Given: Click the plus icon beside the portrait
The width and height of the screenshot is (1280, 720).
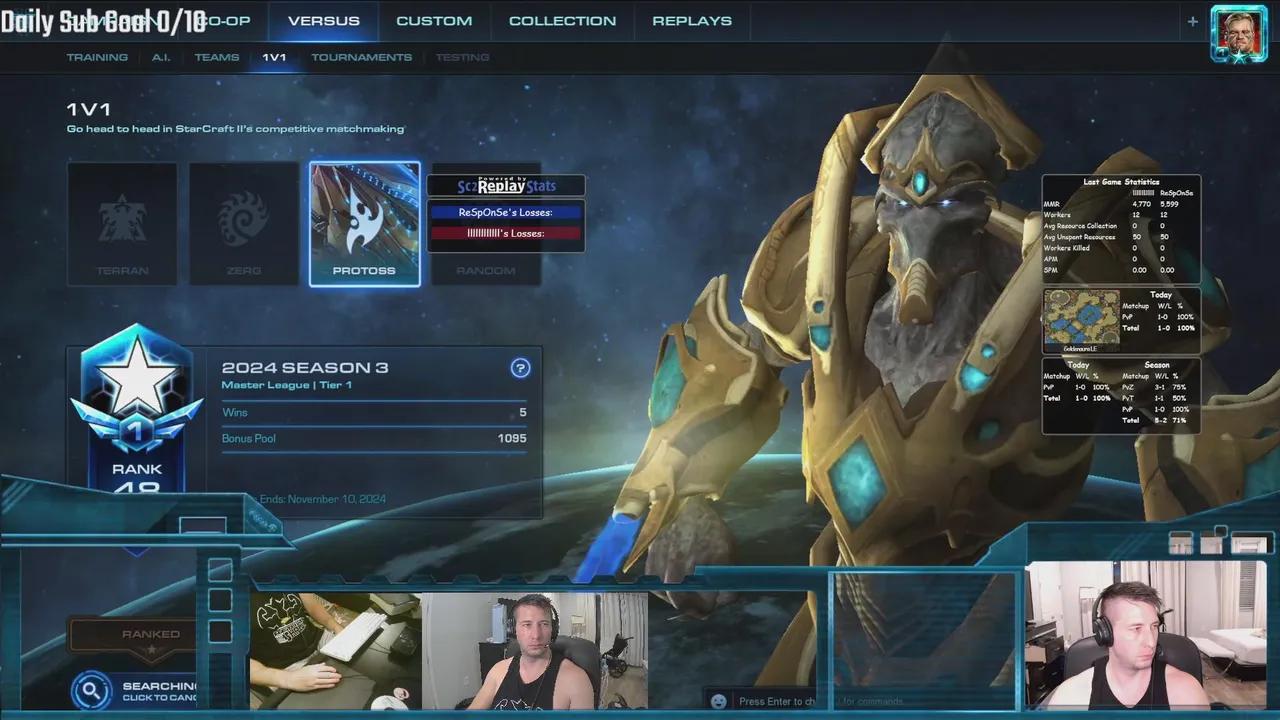Looking at the screenshot, I should click(x=1192, y=21).
